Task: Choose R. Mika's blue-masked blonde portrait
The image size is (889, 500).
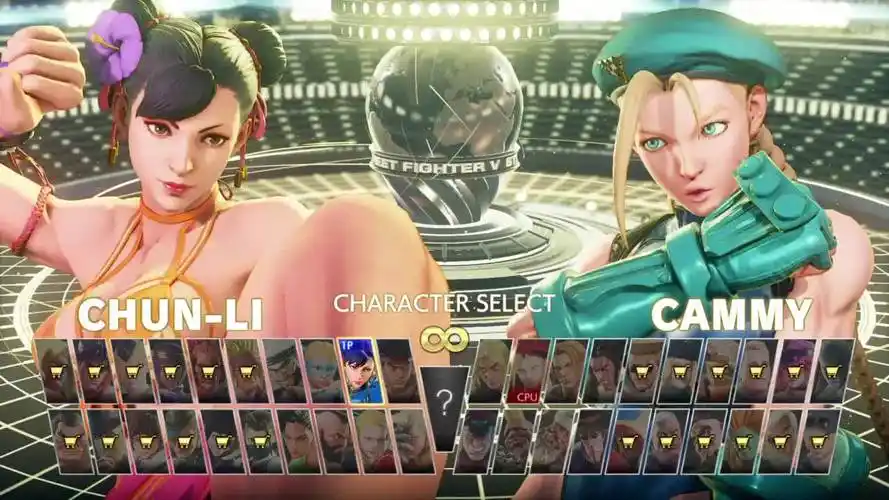Action: (321, 371)
